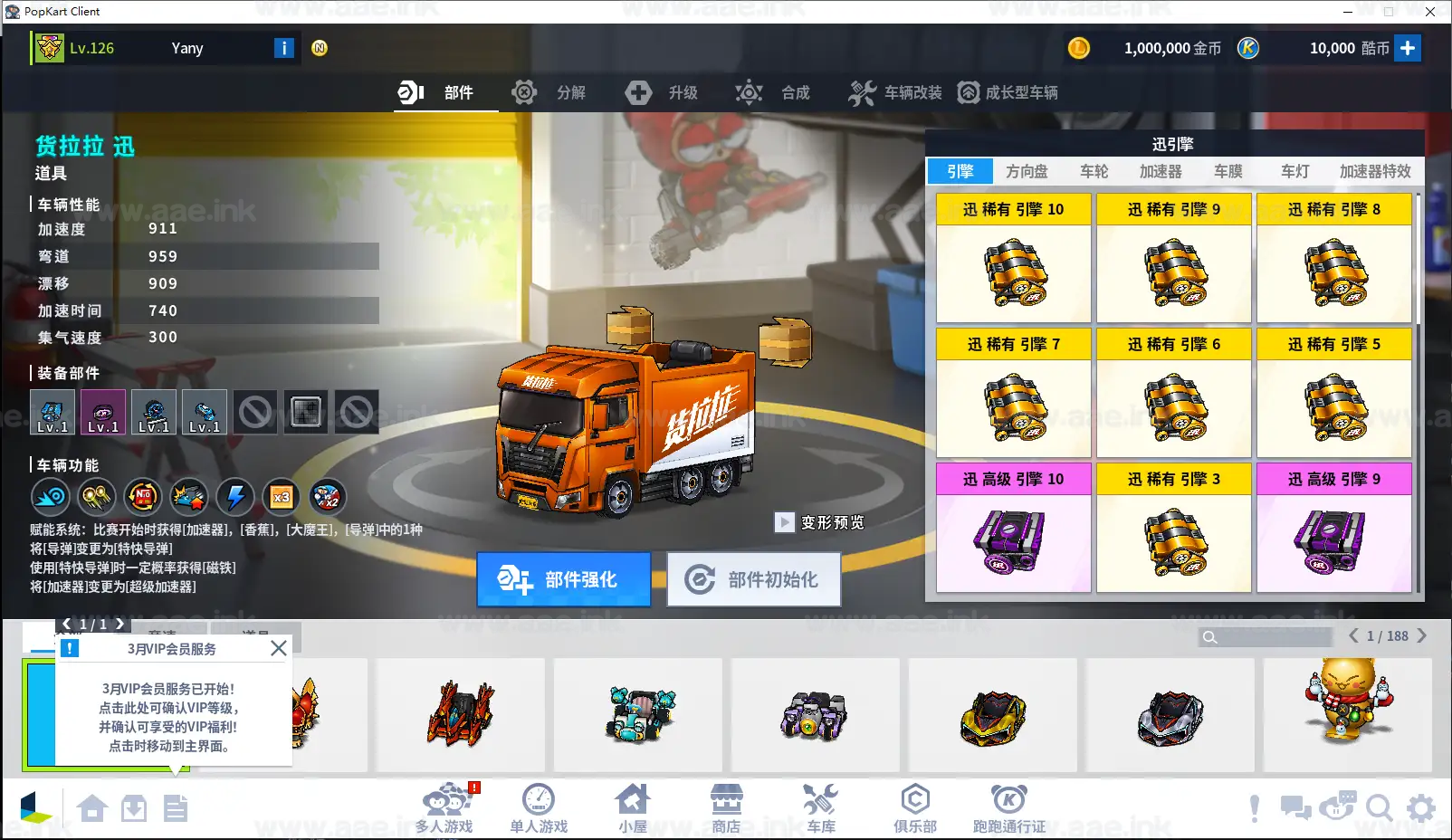This screenshot has width=1452, height=840.
Task: Choose the 迅 稀有 引擎 6 part
Action: 1173,393
